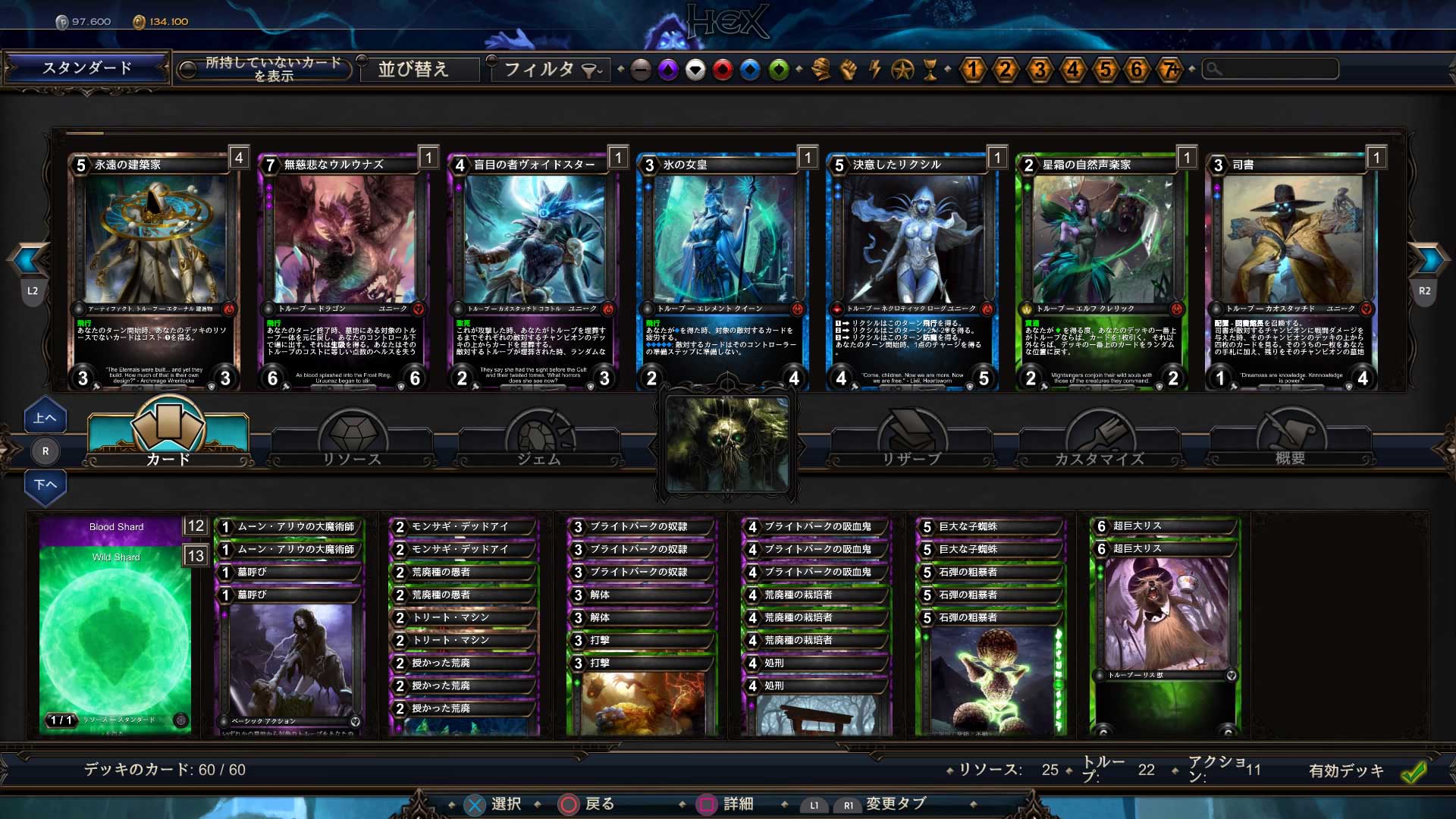
Task: Open the 並び替え sort options
Action: (x=416, y=70)
